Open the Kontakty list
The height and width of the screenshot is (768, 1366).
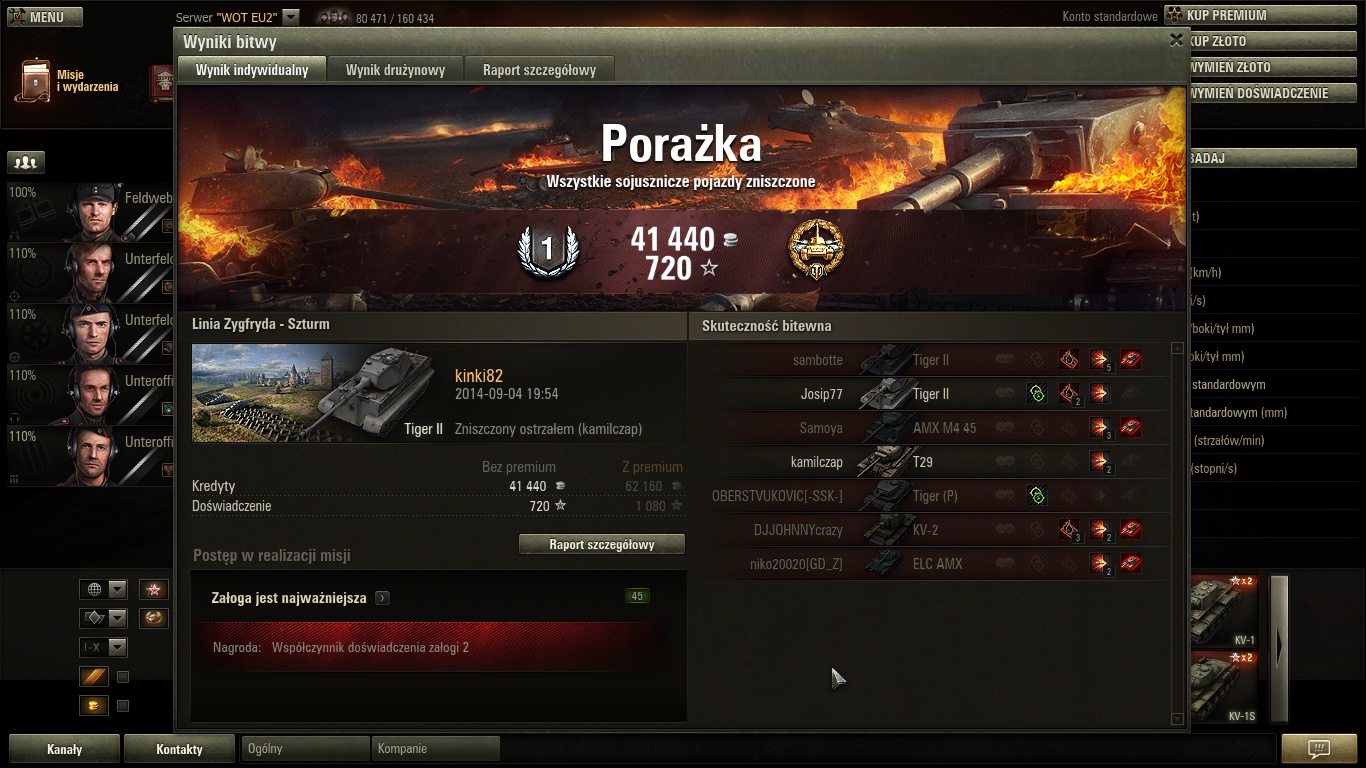pyautogui.click(x=179, y=749)
